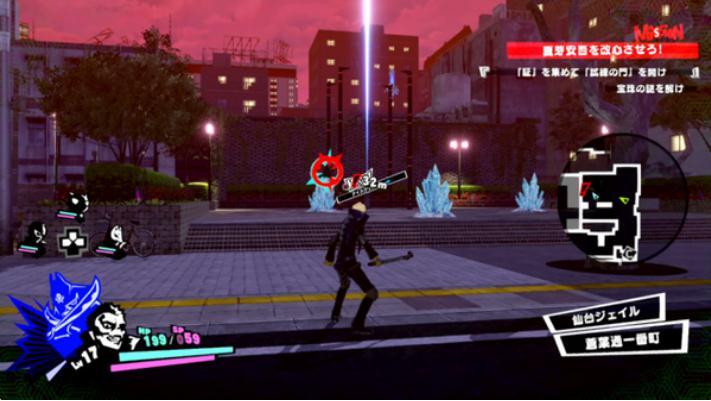The width and height of the screenshot is (711, 401).
Task: Select the top party member icon
Action: pyautogui.click(x=72, y=205)
